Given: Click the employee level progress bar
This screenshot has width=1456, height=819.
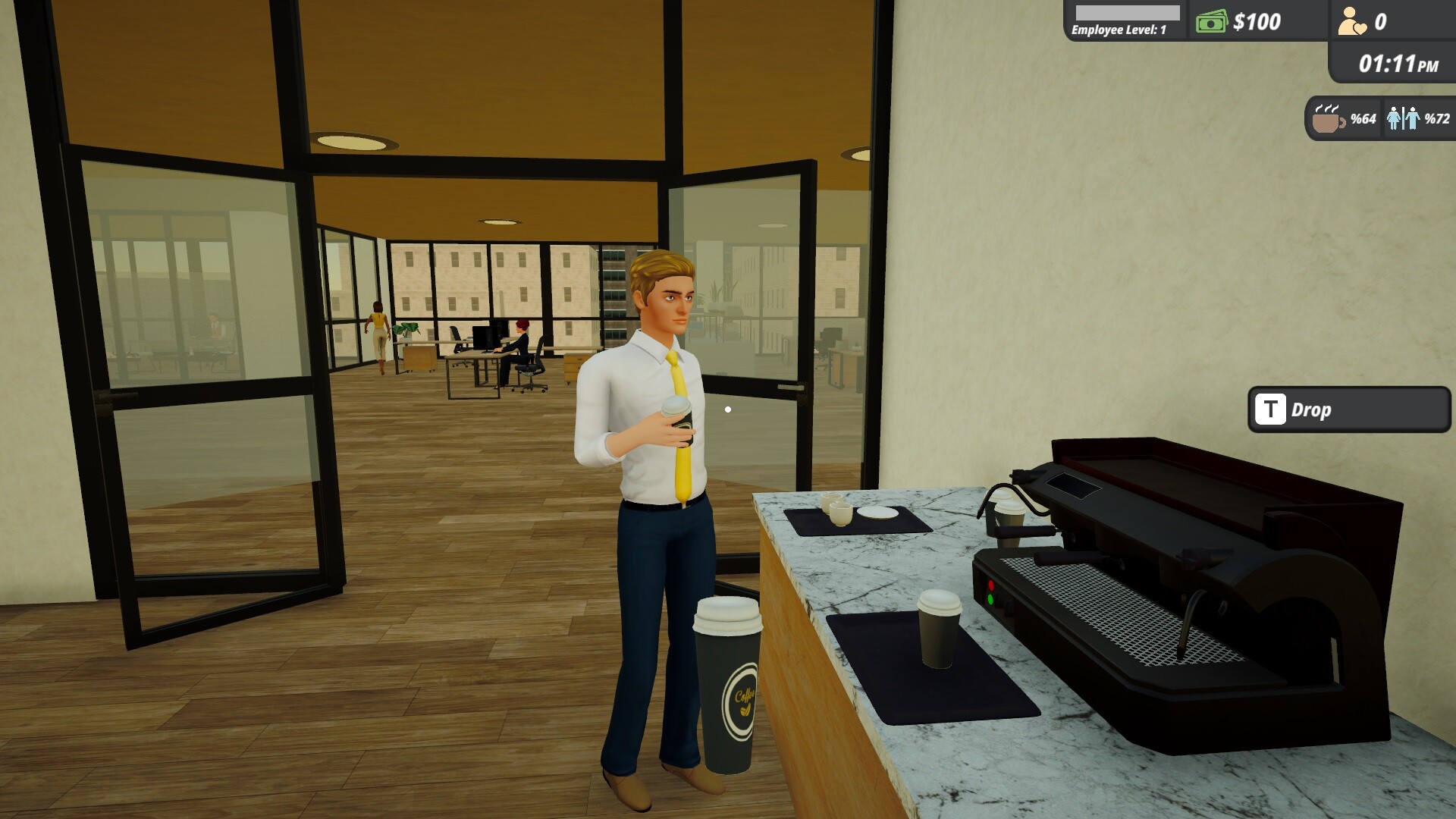Looking at the screenshot, I should (x=1126, y=13).
